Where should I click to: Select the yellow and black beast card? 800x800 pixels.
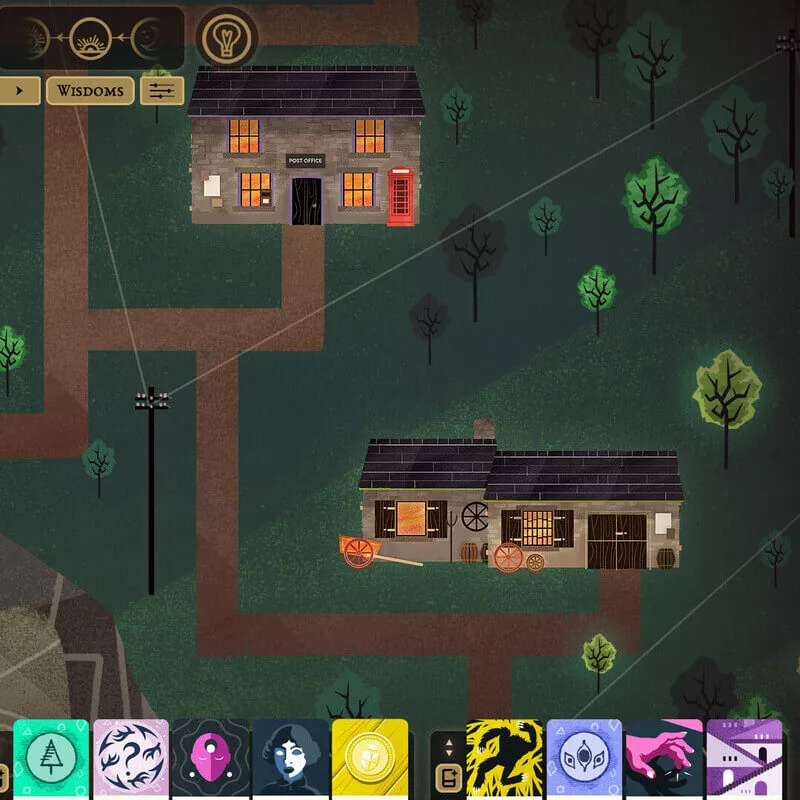505,758
